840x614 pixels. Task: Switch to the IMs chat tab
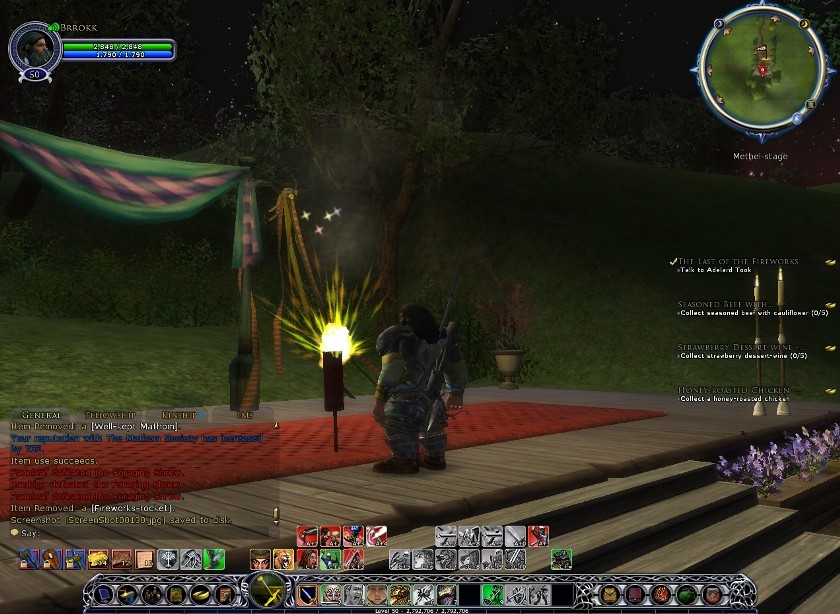coord(243,414)
